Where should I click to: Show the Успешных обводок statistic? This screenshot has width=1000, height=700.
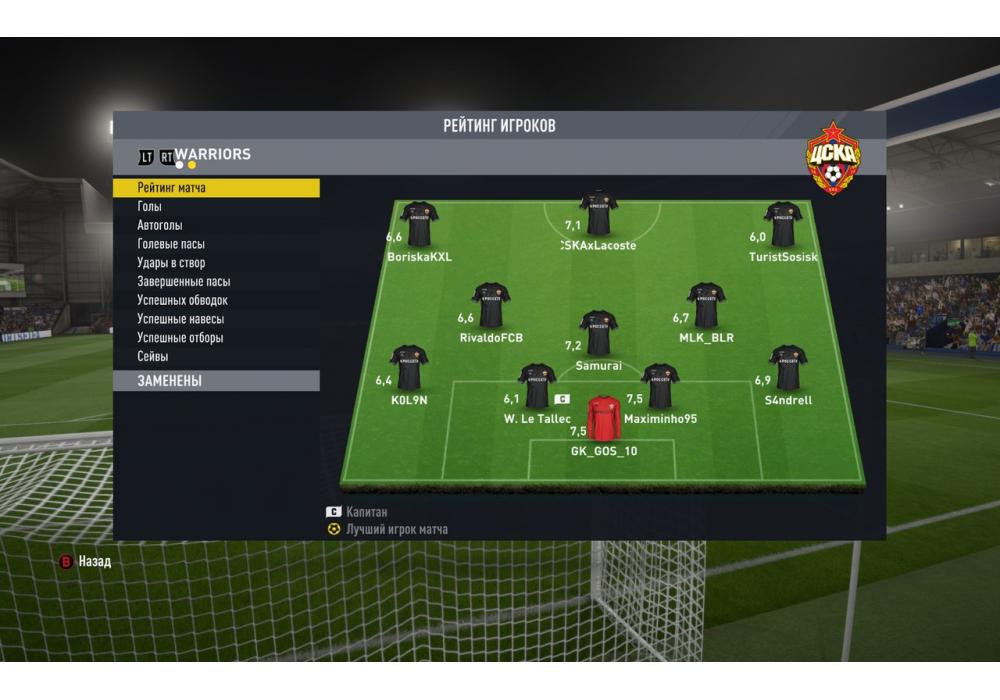click(182, 301)
